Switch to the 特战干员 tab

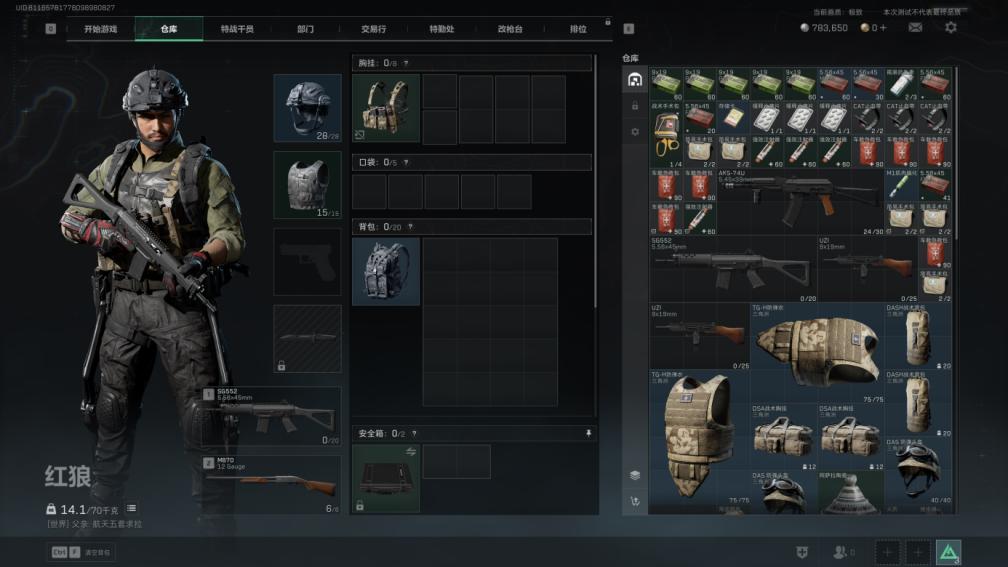click(x=237, y=29)
